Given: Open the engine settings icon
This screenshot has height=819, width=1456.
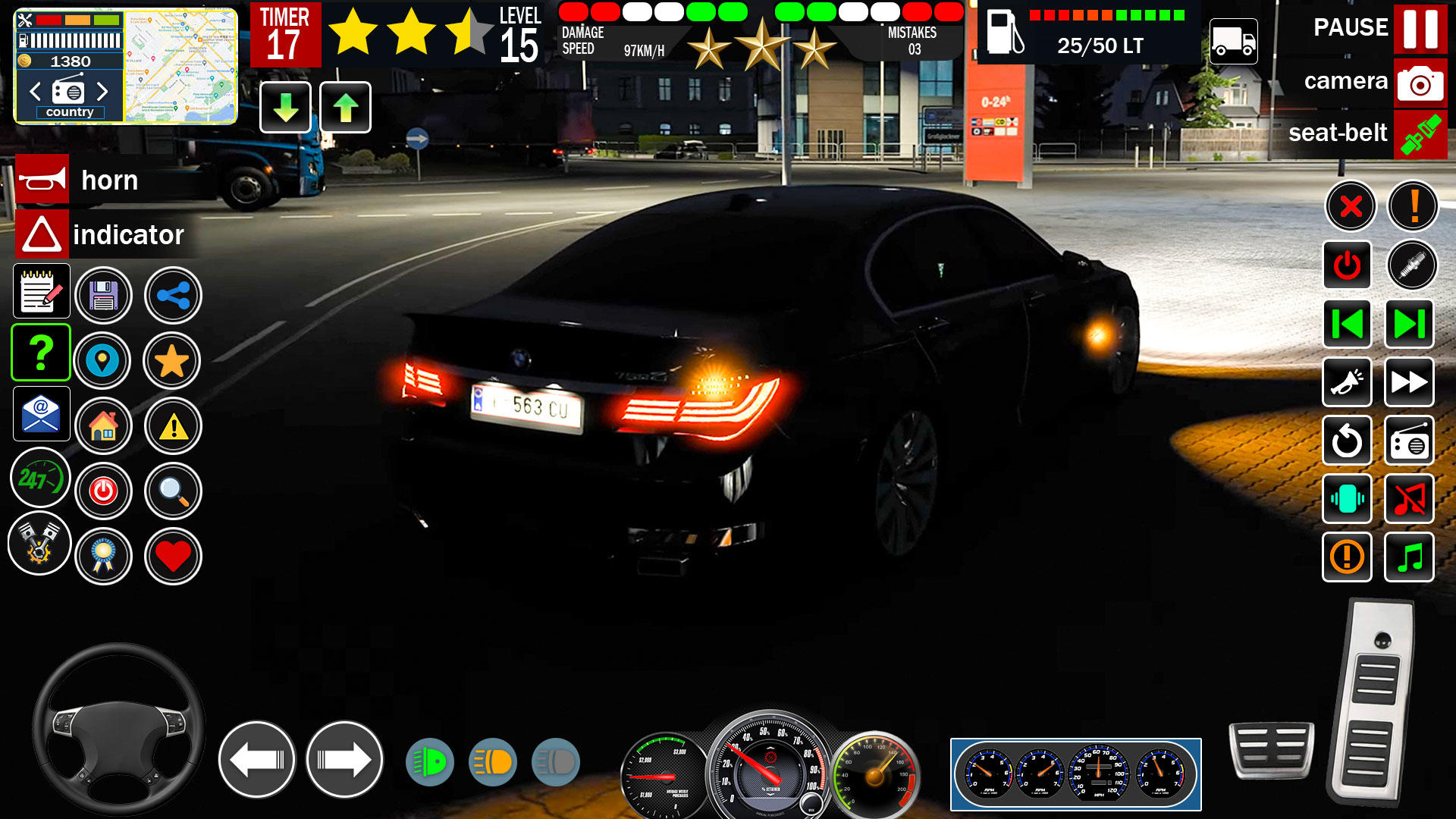Looking at the screenshot, I should 39,543.
